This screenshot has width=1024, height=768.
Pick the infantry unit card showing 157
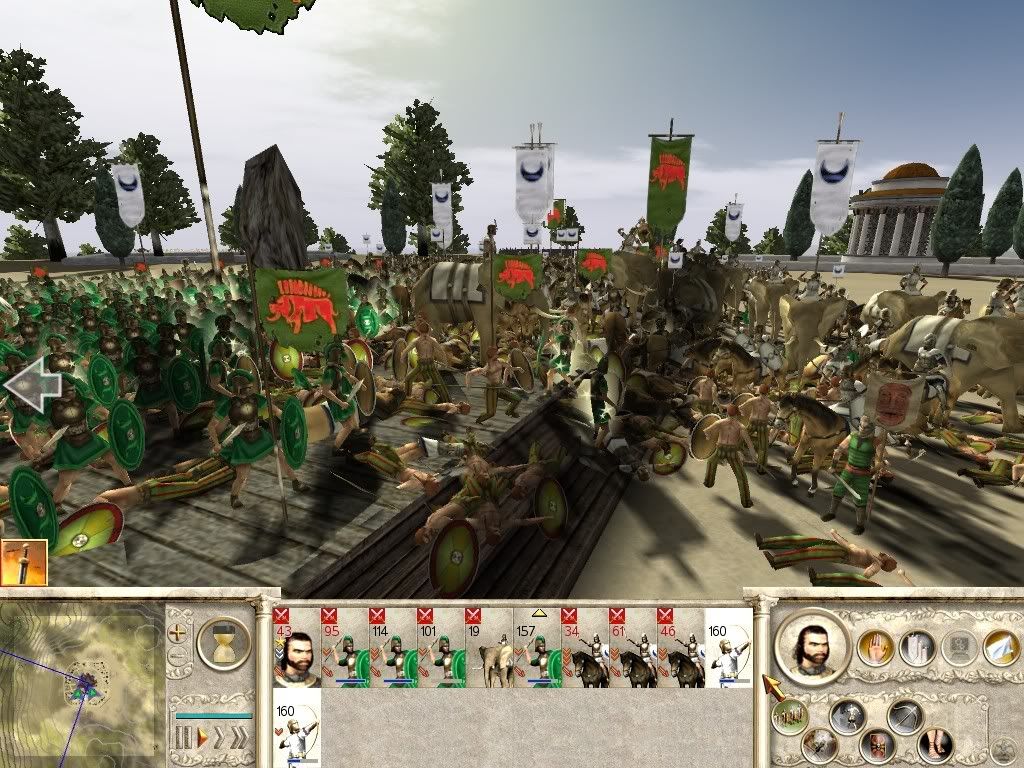tap(537, 648)
